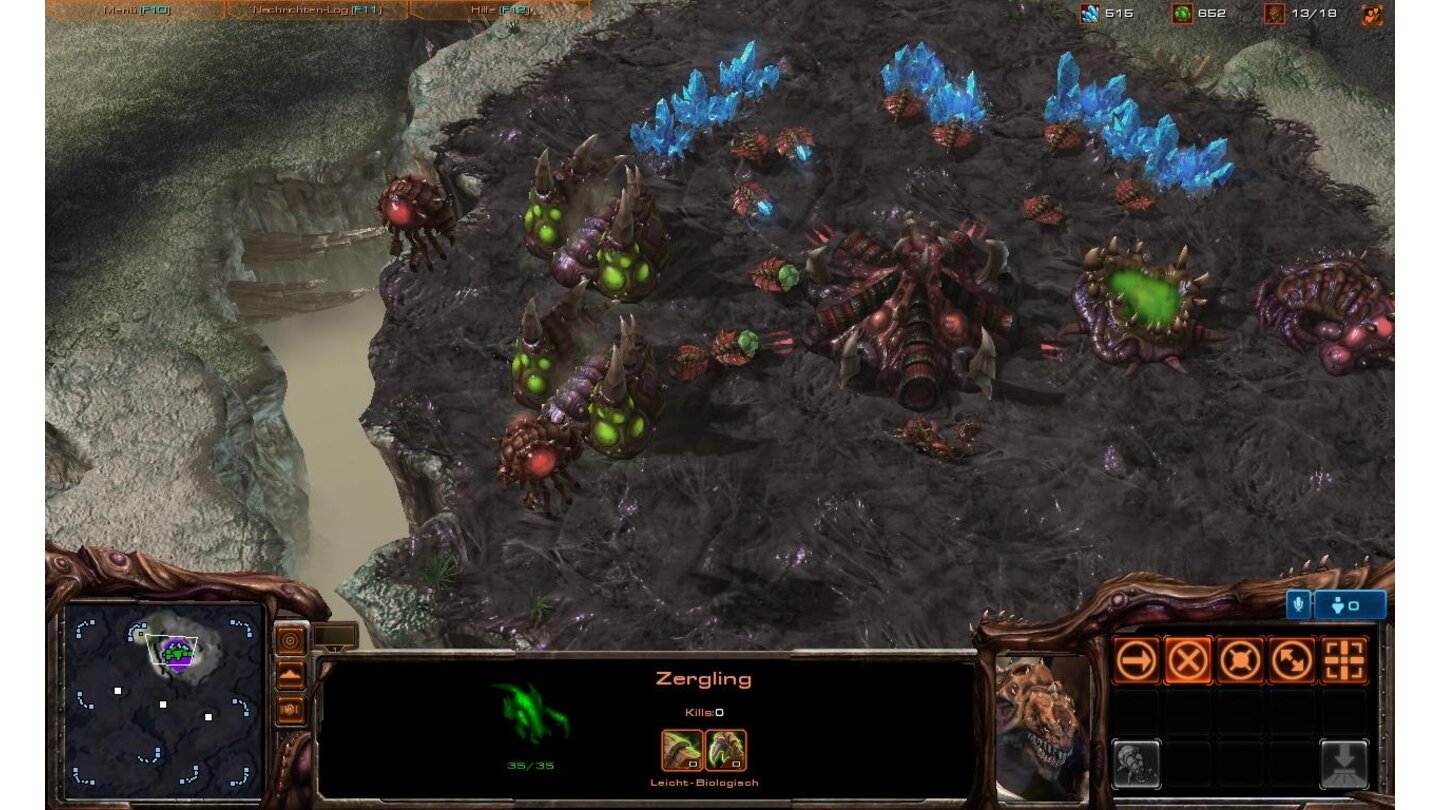Click the Zergling armor stat icon
This screenshot has height=810, width=1440.
coord(727,751)
